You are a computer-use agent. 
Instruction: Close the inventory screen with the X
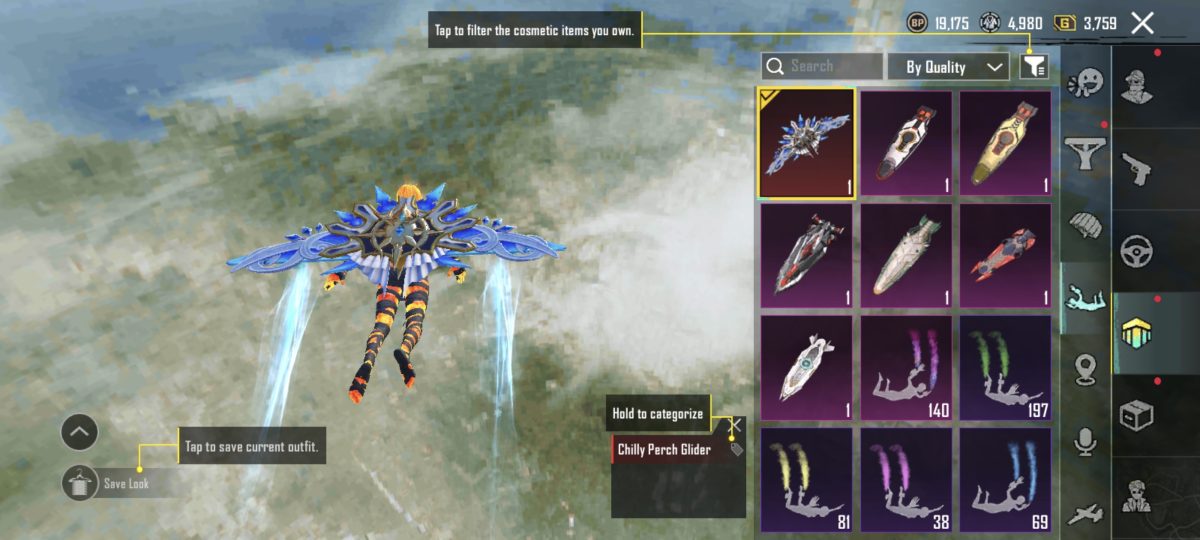pyautogui.click(x=1142, y=23)
